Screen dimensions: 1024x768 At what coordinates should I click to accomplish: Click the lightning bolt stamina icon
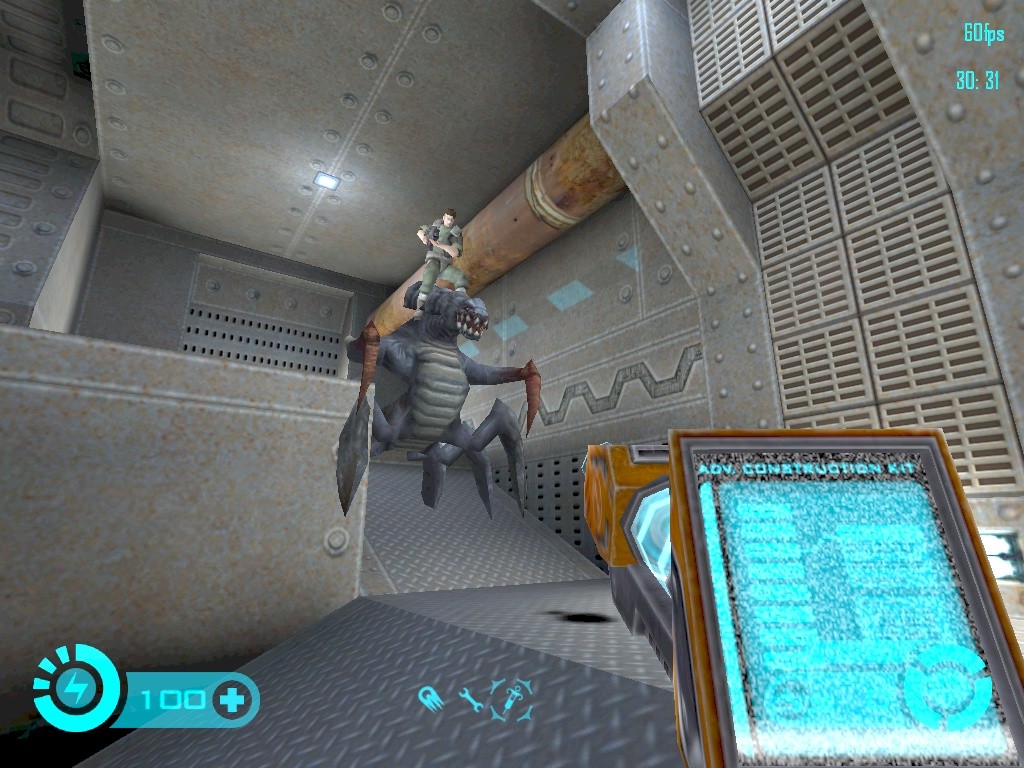76,688
